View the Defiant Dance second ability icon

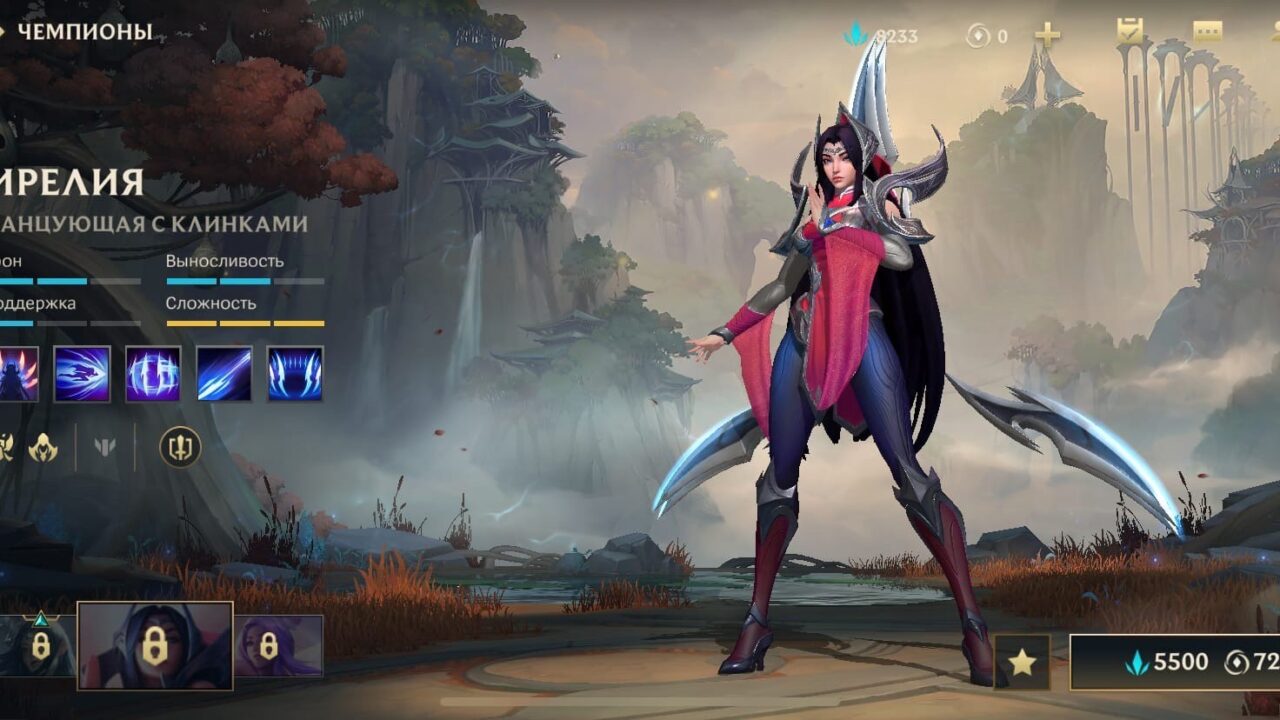tap(153, 372)
